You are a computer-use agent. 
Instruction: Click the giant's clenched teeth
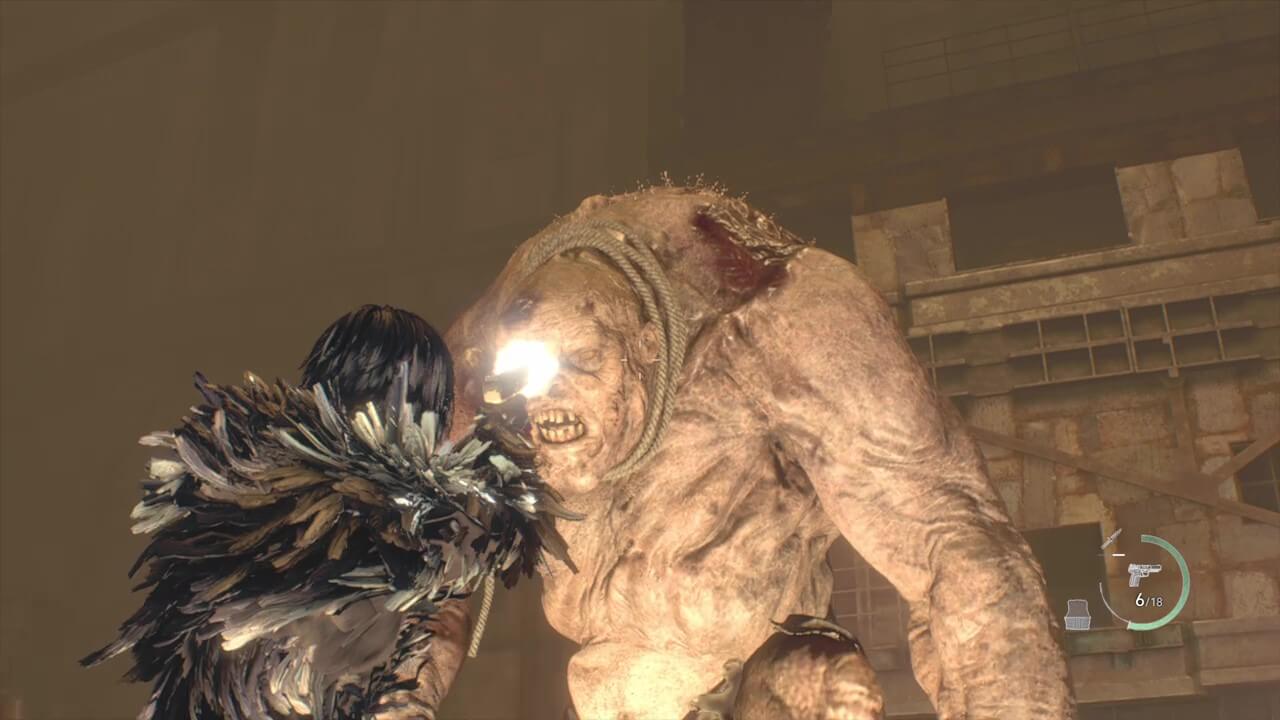[556, 425]
